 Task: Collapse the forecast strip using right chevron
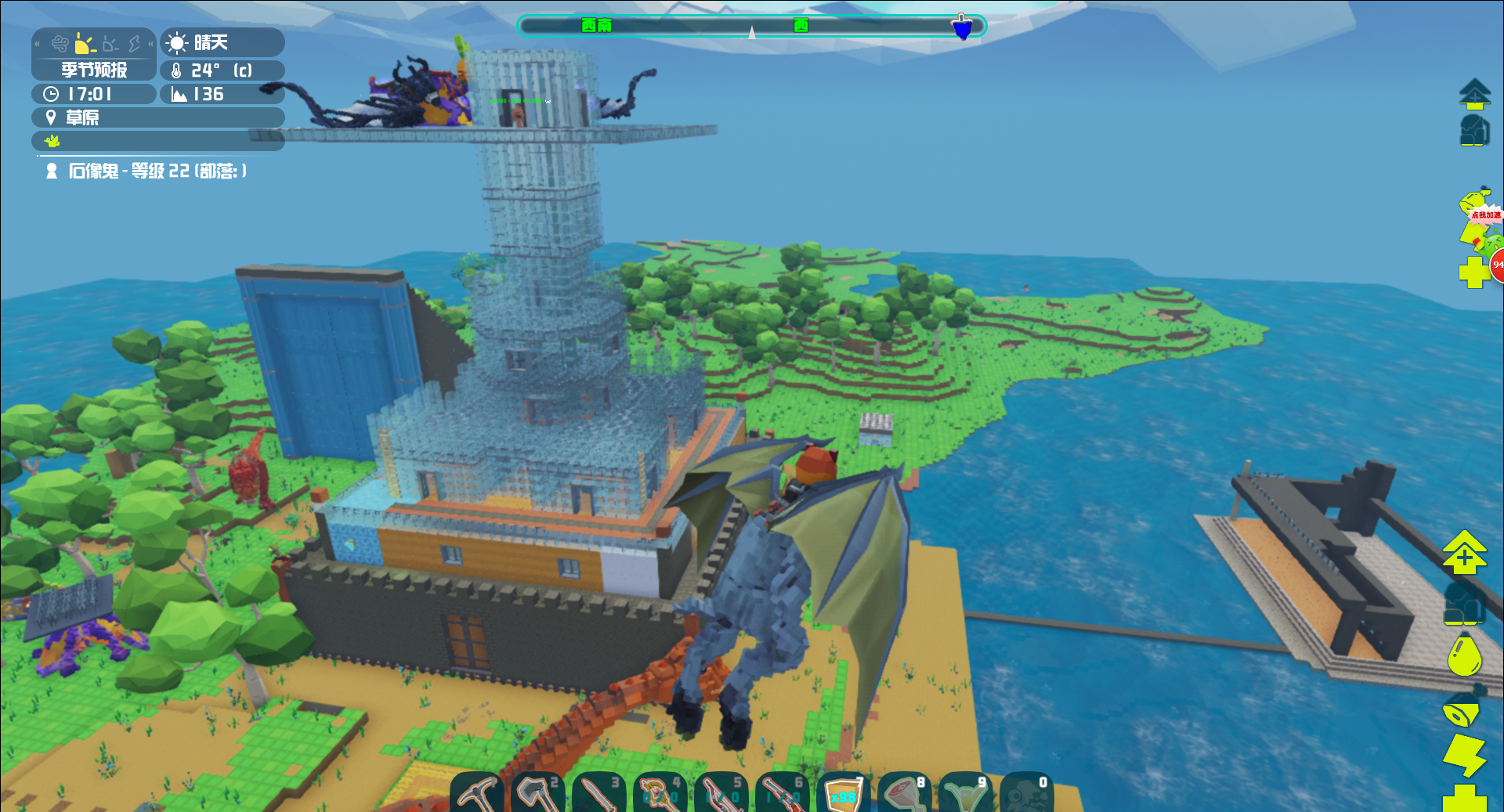[151, 42]
